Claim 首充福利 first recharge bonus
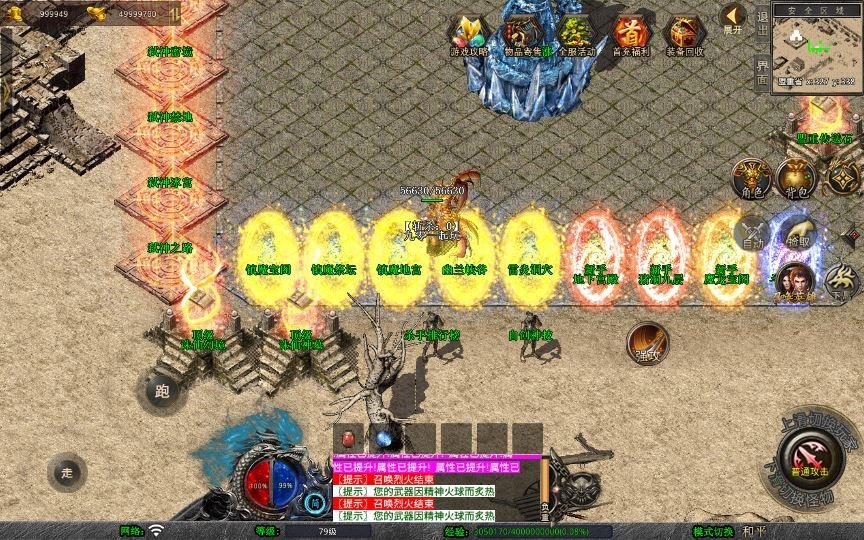 [x=630, y=36]
